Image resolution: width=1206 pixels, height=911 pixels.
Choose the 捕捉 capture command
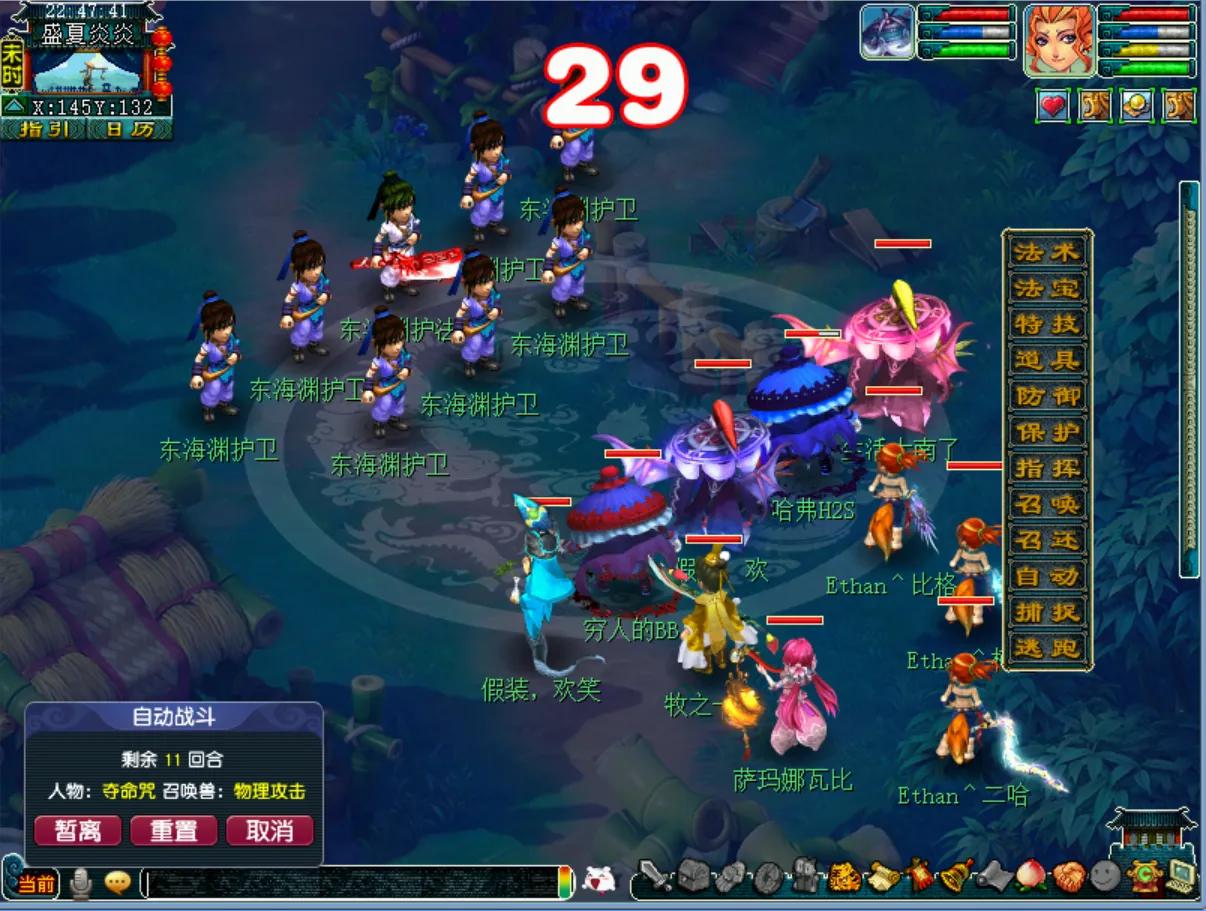coord(1047,612)
